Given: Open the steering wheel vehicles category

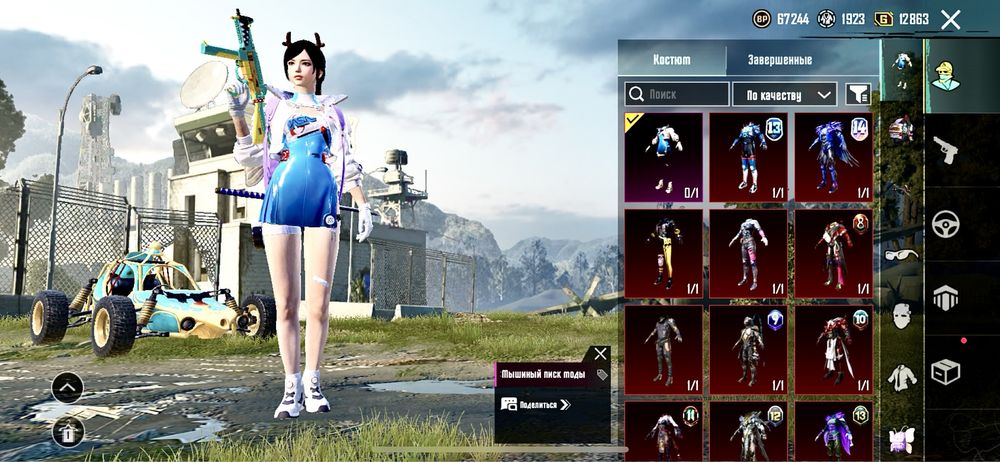Looking at the screenshot, I should coord(945,223).
